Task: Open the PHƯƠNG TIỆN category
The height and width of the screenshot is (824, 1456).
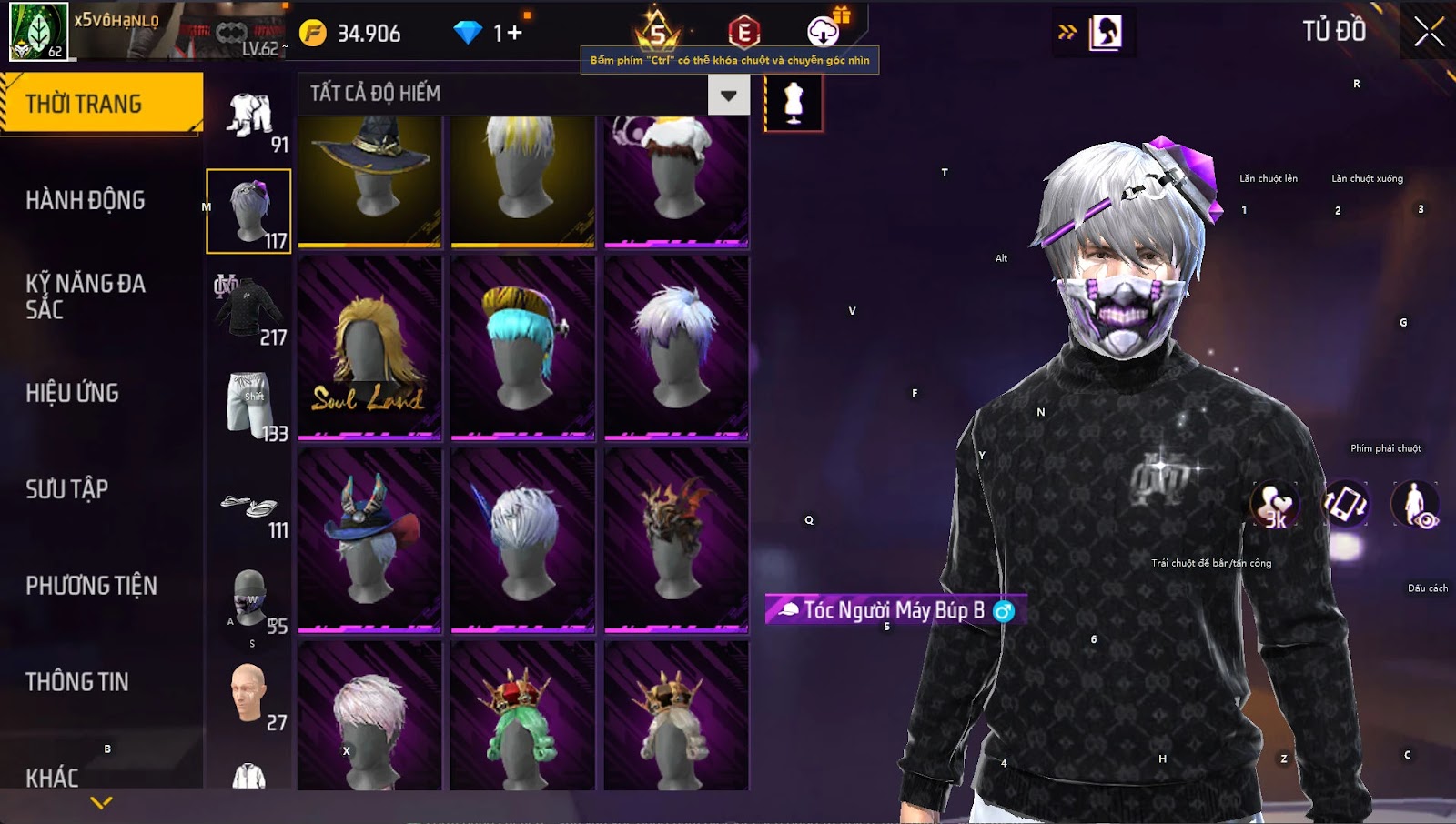Action: tap(91, 586)
